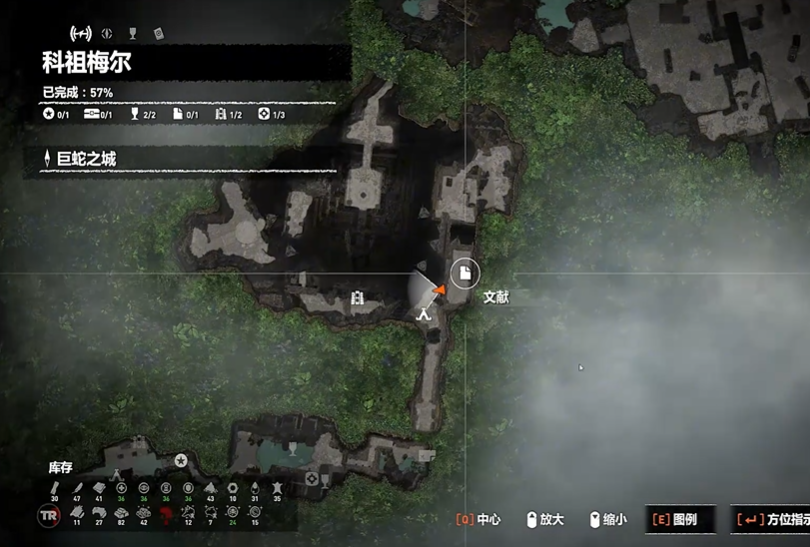Click the TR logo in the inventory panel
The image size is (810, 547).
click(49, 516)
